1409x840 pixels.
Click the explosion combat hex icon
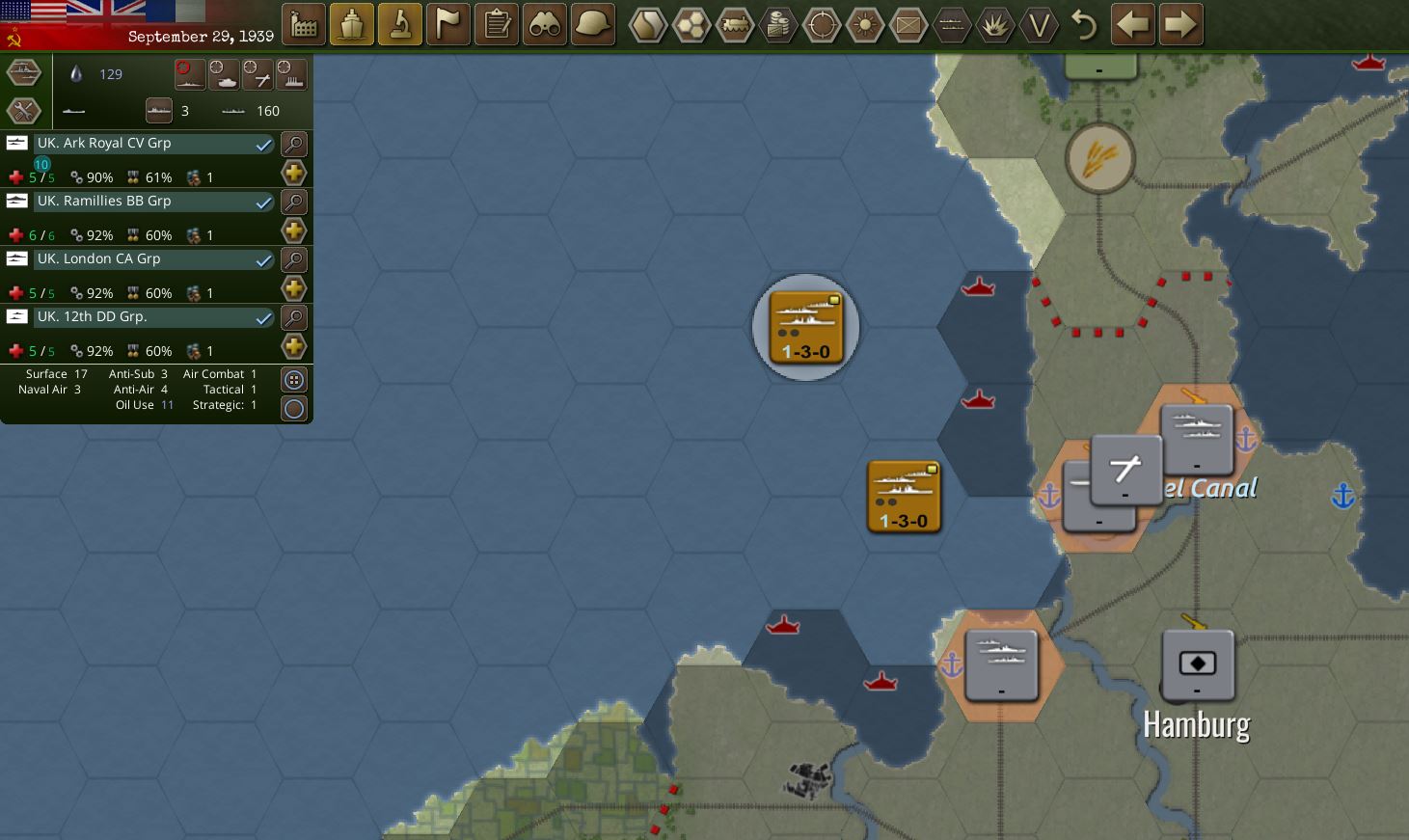tap(995, 25)
